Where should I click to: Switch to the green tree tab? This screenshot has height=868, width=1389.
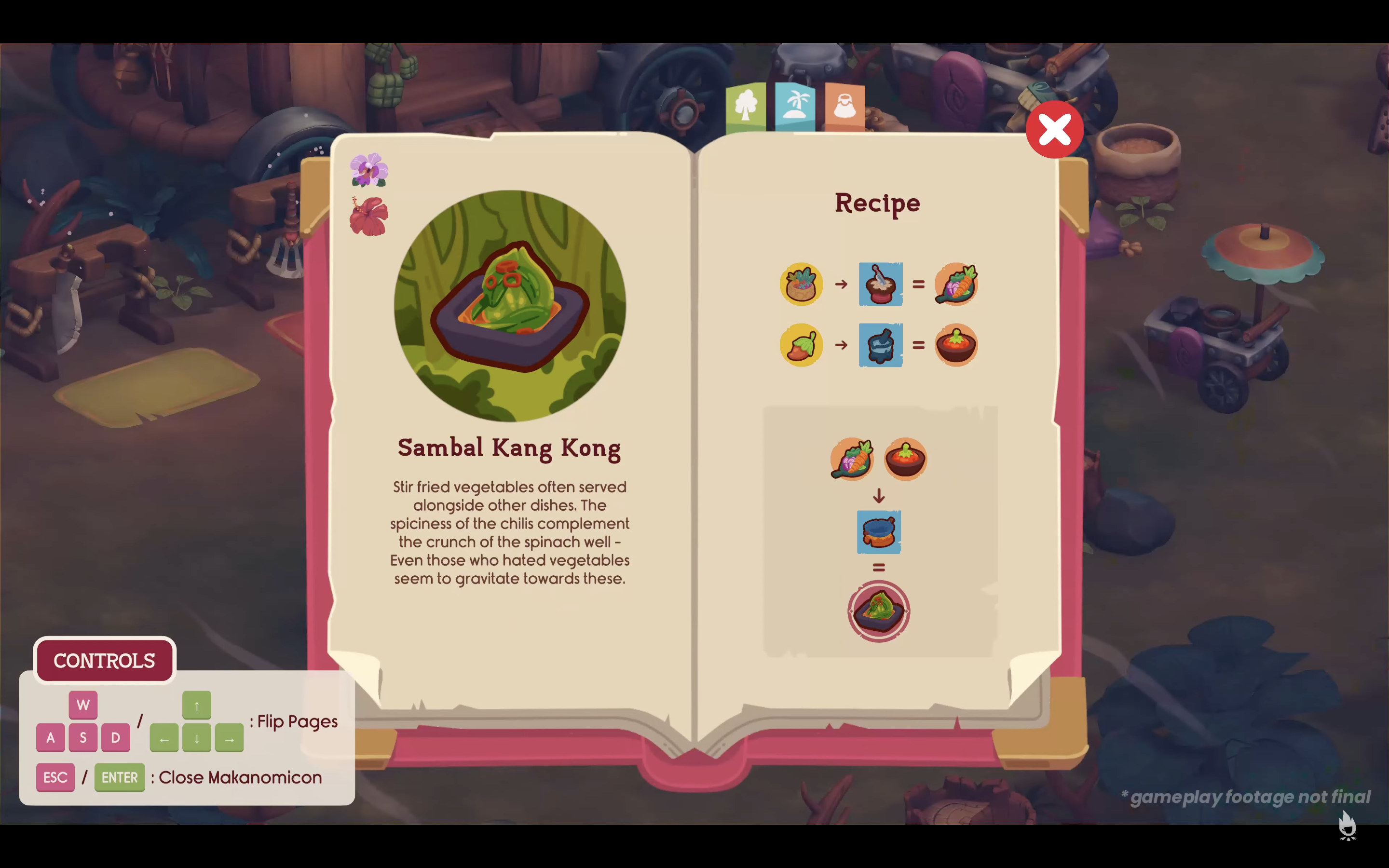pyautogui.click(x=746, y=107)
